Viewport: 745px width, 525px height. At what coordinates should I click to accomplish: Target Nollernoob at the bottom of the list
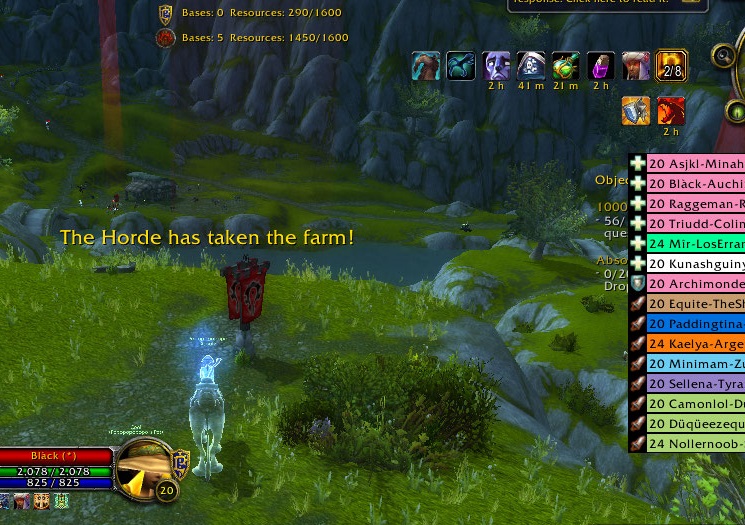695,444
